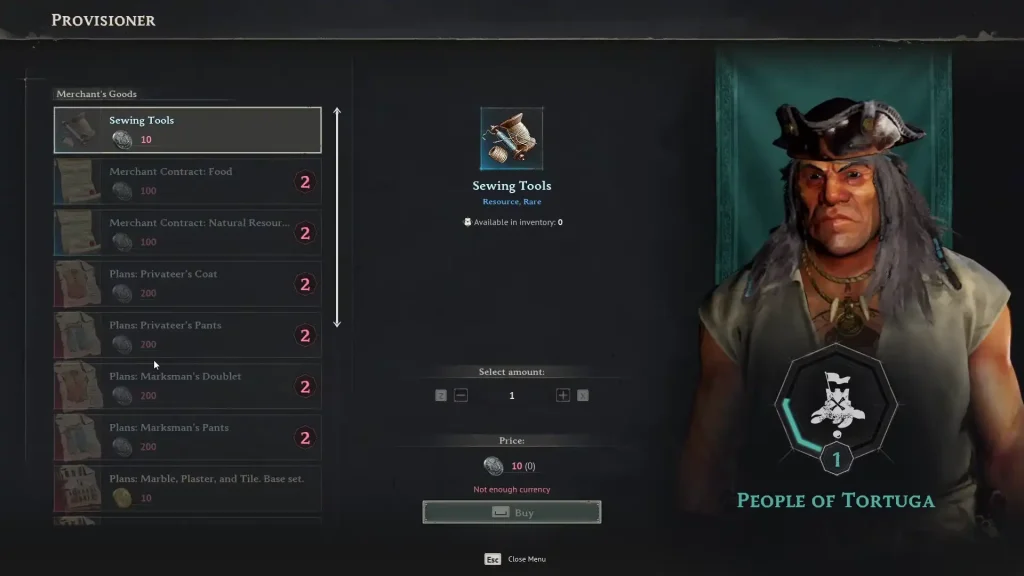Screen dimensions: 1024x576
Task: Open Plans: Marble, Plaster, and Tile Base set
Action: [187, 488]
